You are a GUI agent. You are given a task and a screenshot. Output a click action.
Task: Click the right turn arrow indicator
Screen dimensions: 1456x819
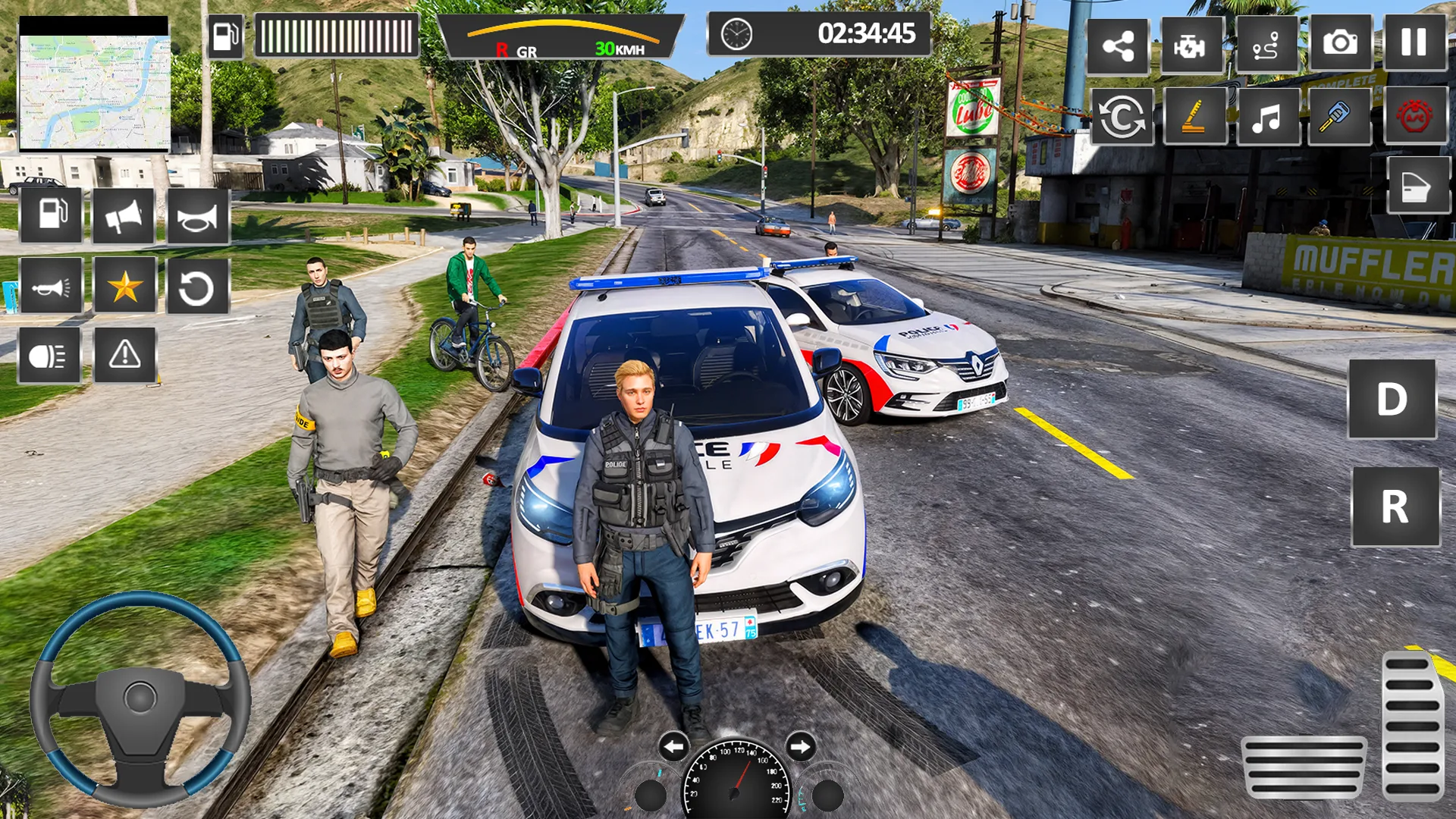pyautogui.click(x=800, y=747)
